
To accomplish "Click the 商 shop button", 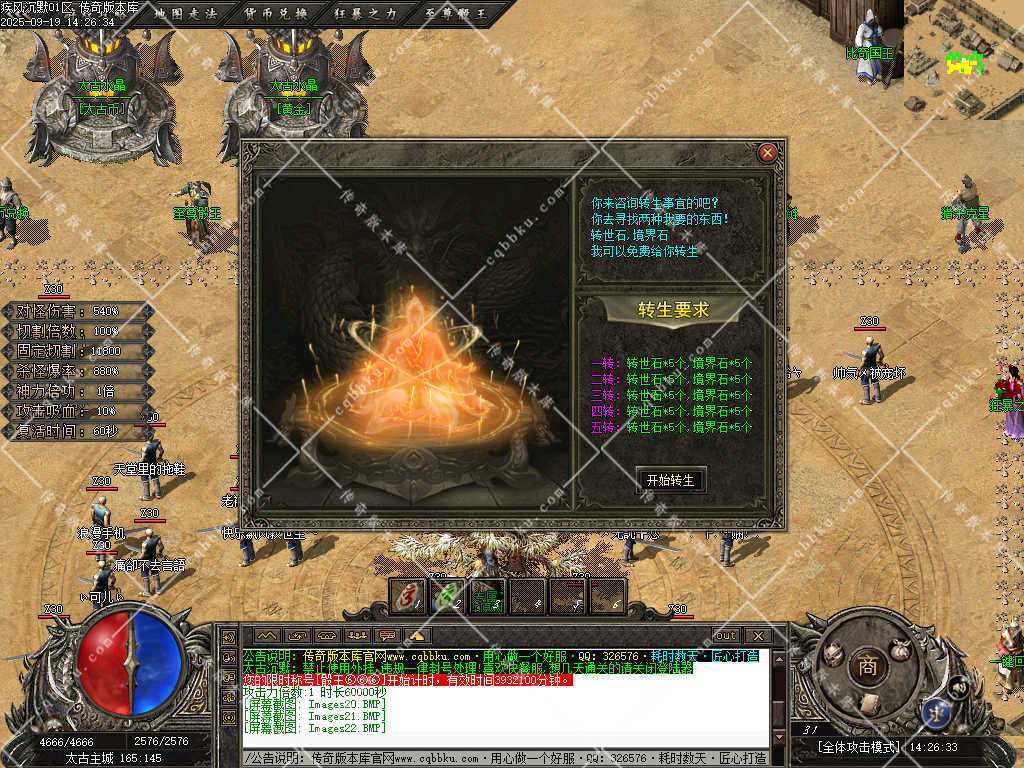I will pyautogui.click(x=866, y=667).
